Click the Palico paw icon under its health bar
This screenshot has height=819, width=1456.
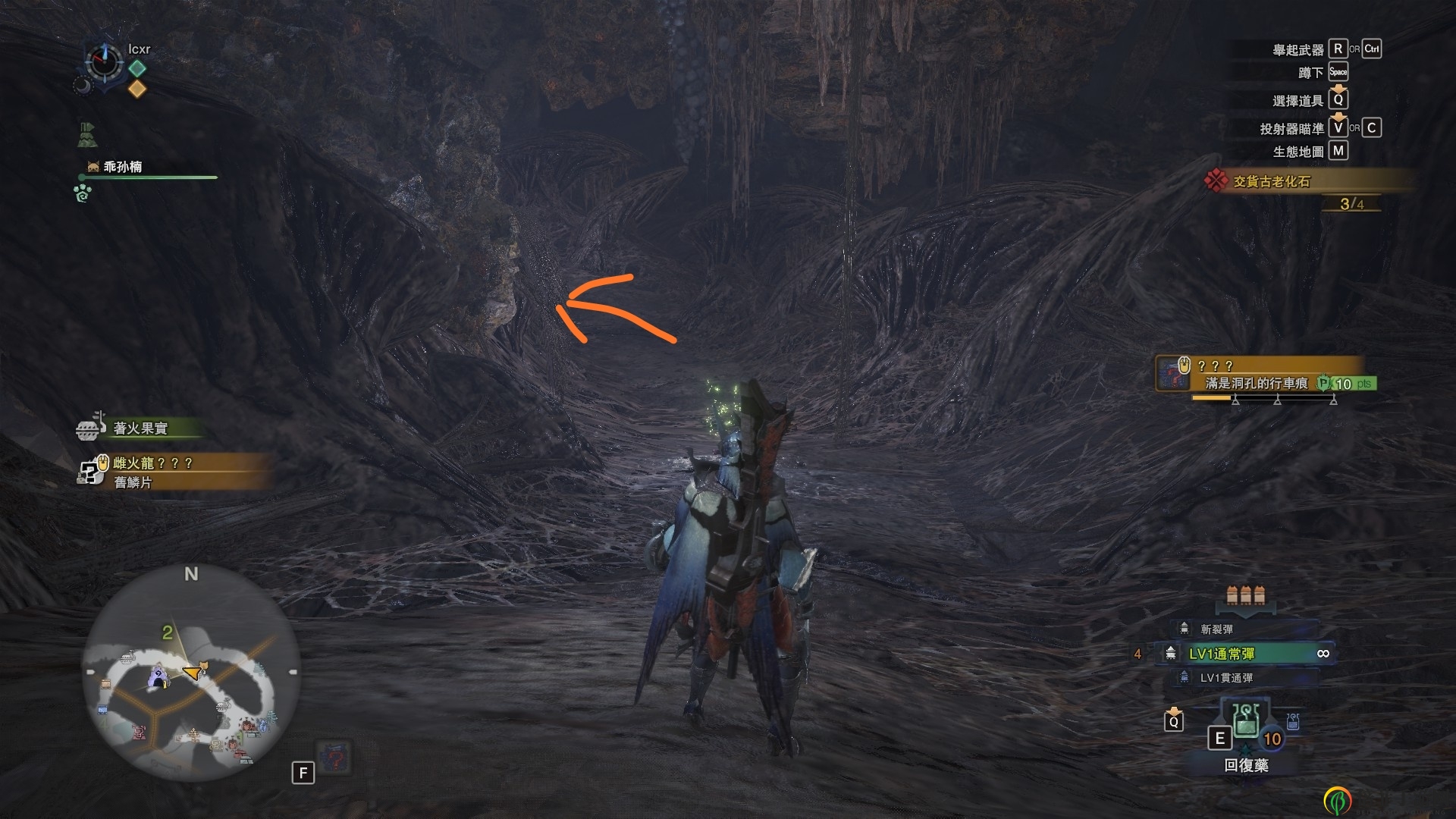[x=83, y=193]
